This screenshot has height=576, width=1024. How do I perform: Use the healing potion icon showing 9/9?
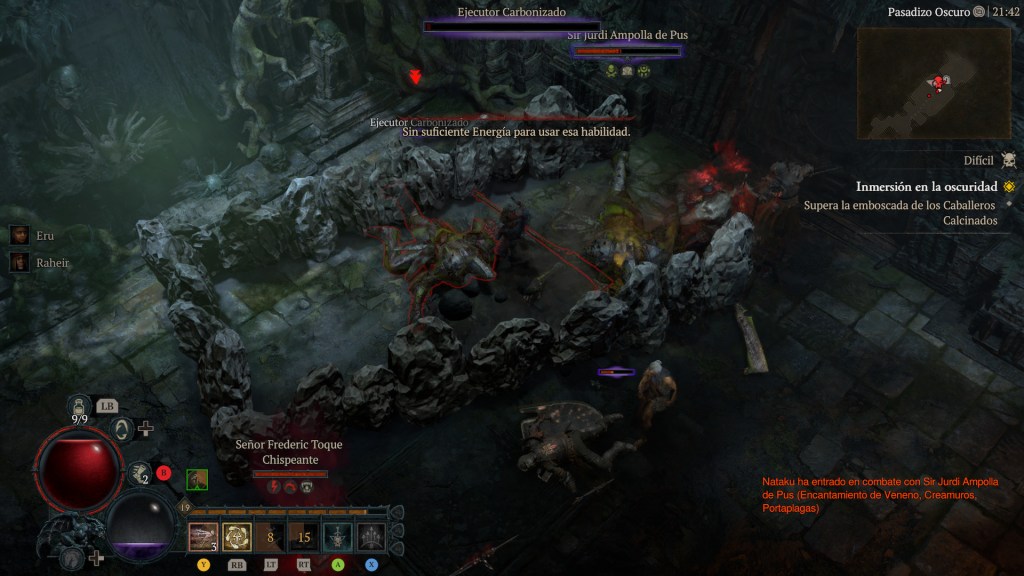[x=81, y=406]
